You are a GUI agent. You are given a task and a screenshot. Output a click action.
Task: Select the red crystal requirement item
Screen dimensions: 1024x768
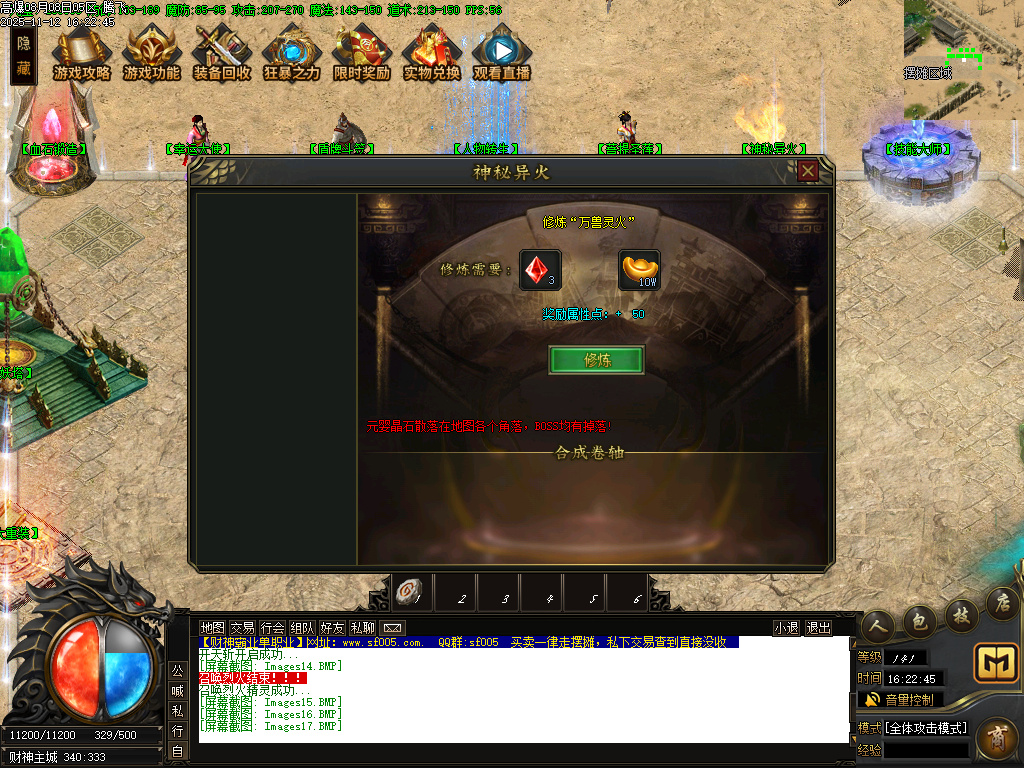click(539, 270)
